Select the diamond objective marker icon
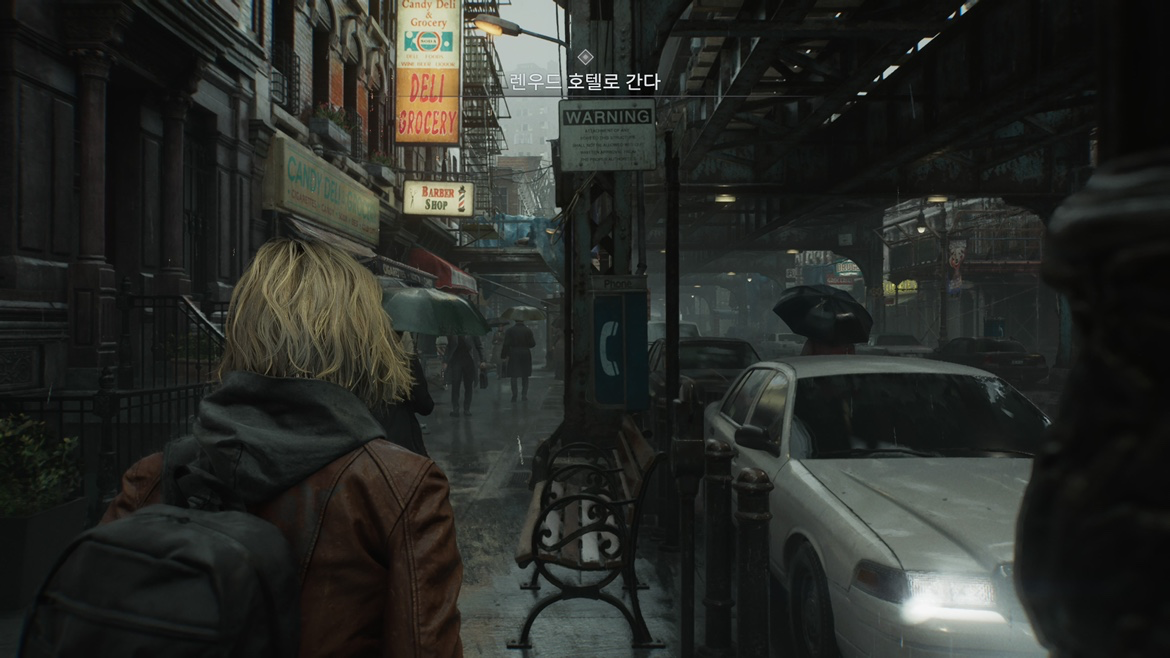 pyautogui.click(x=585, y=58)
